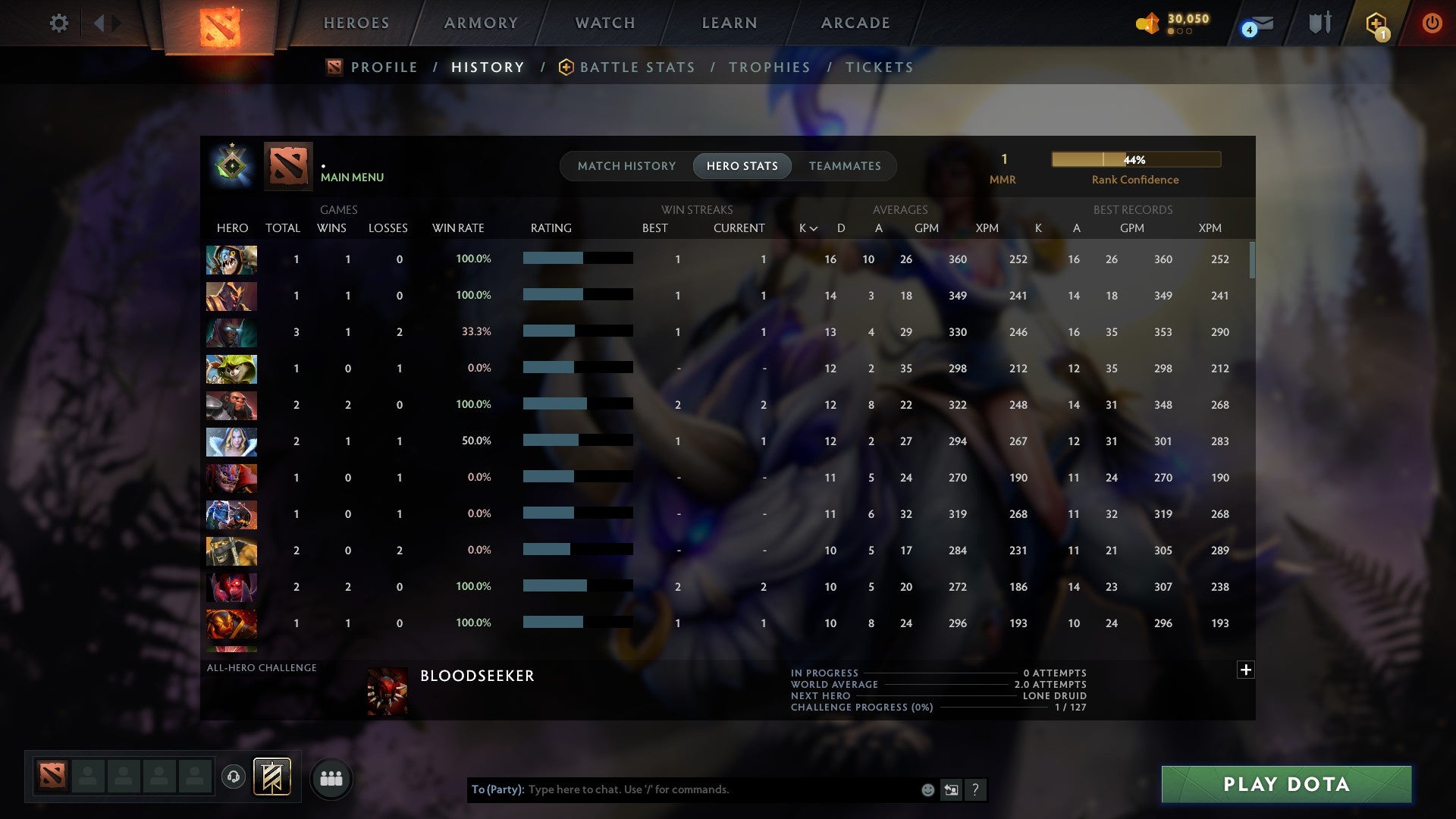
Task: Open the MATCH HISTORY view
Action: [x=626, y=165]
